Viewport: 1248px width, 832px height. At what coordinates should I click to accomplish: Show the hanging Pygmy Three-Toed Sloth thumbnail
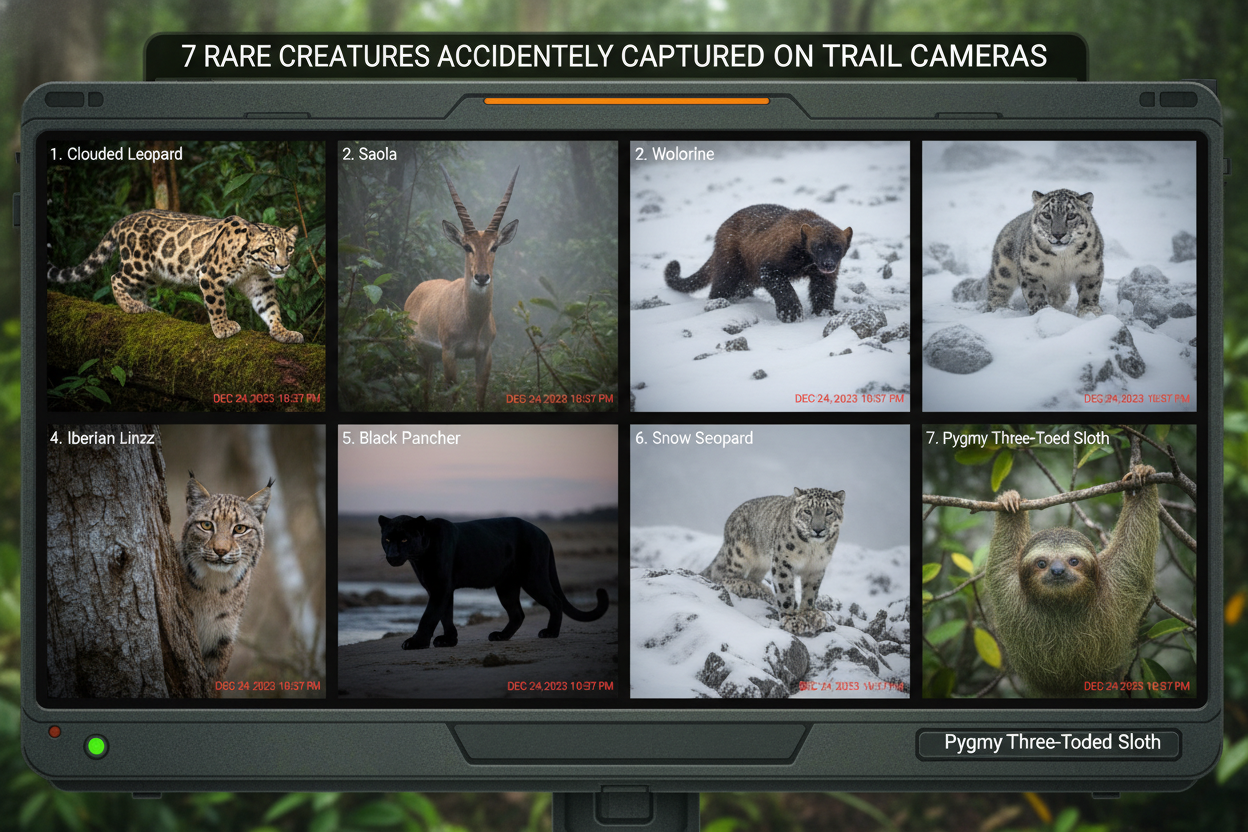coord(1059,561)
